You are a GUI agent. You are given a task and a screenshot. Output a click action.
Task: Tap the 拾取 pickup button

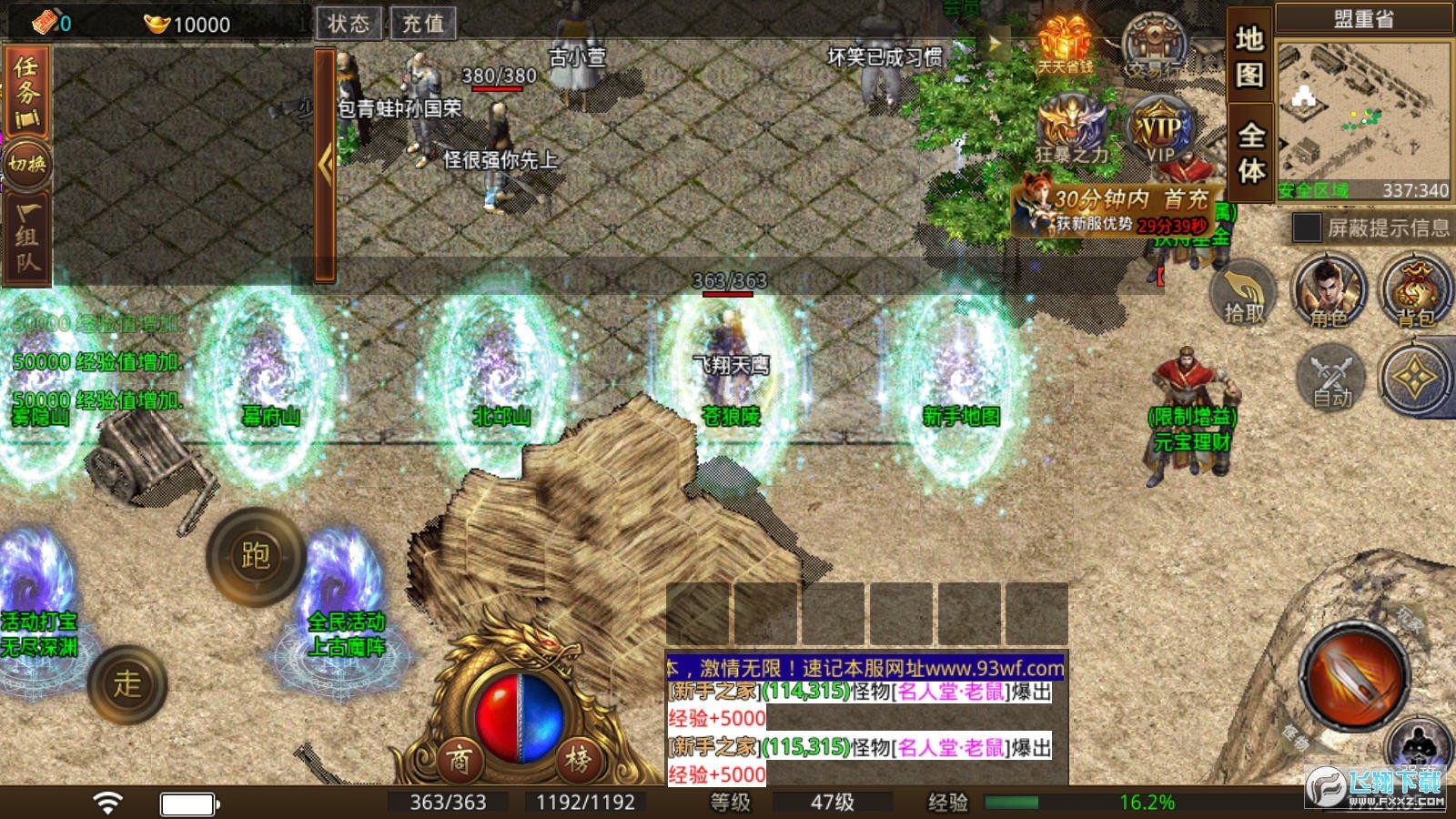pyautogui.click(x=1243, y=293)
